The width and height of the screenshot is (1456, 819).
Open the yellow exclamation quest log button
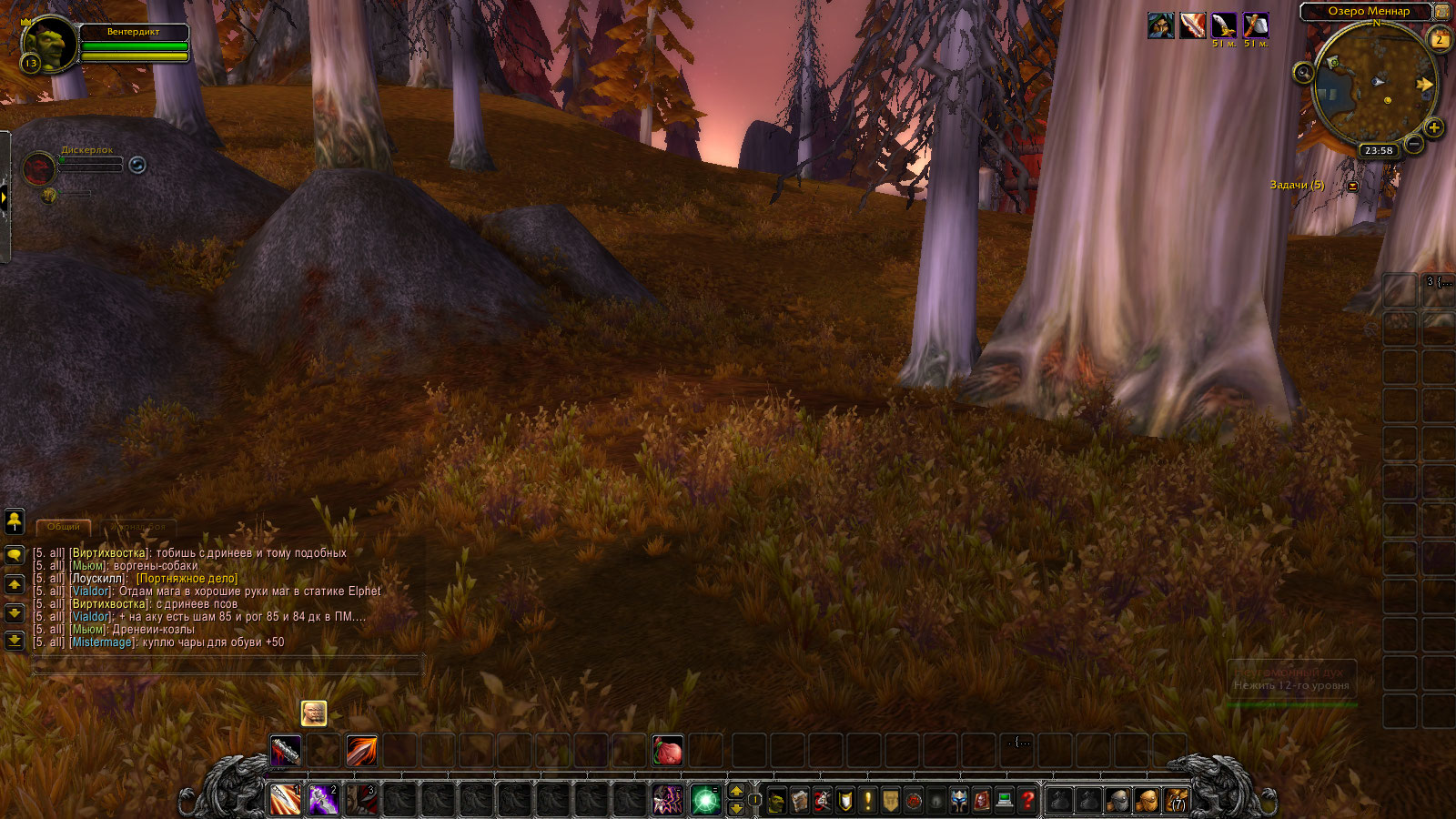(x=867, y=801)
